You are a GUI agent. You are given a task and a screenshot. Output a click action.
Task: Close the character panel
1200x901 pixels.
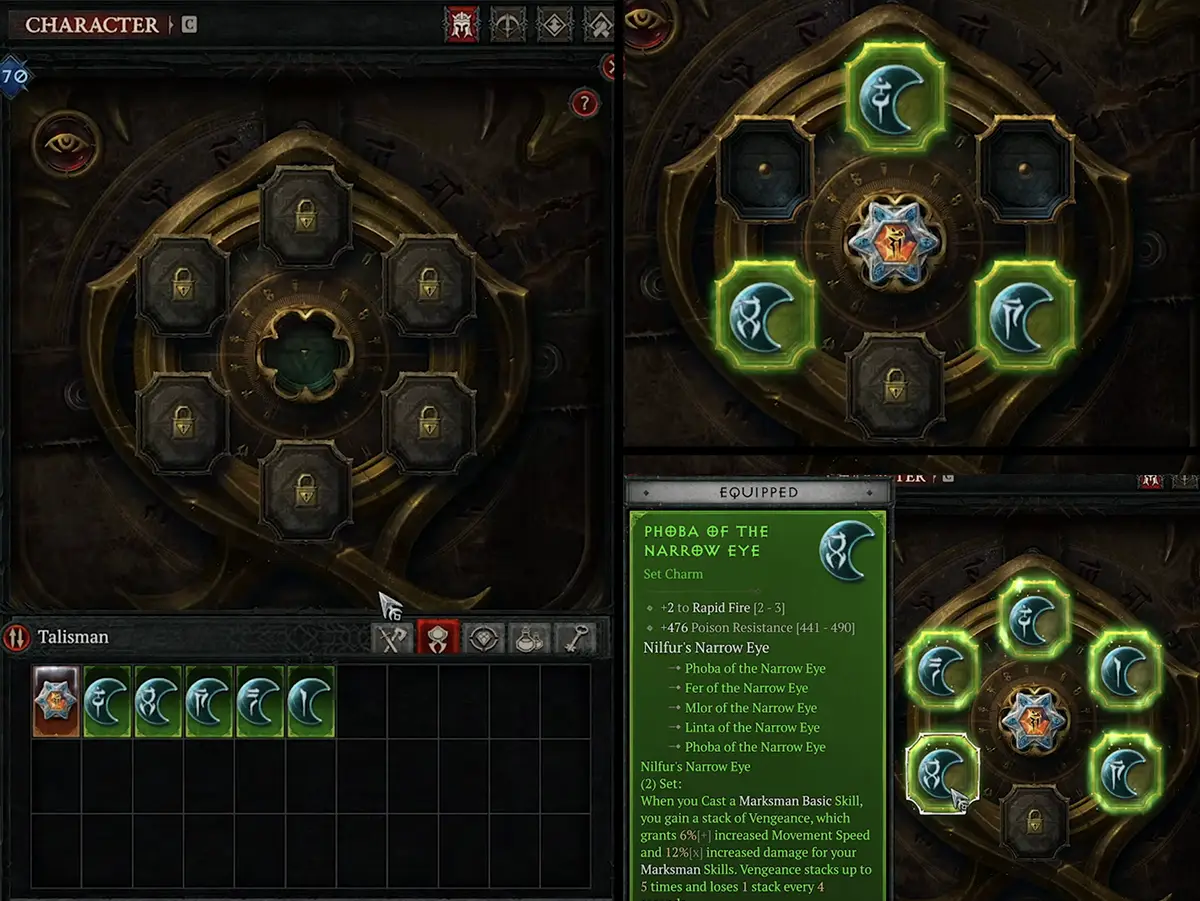tap(610, 67)
